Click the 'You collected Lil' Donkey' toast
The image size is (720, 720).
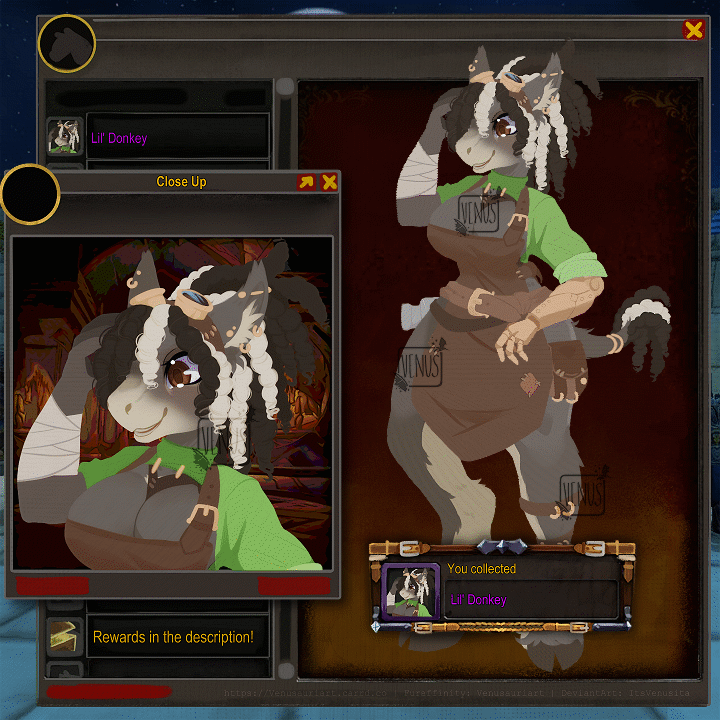[x=500, y=587]
